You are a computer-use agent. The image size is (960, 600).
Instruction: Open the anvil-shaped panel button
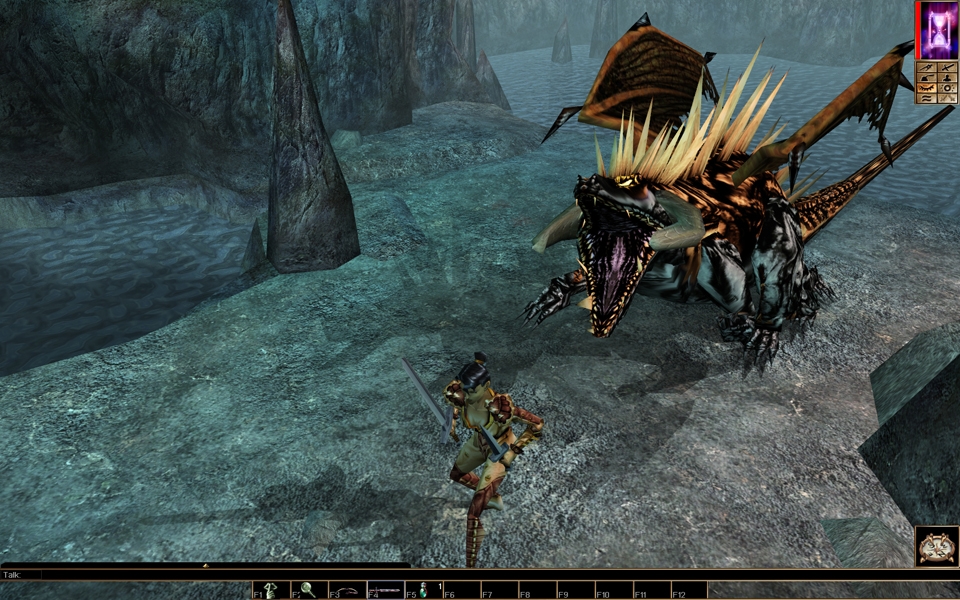click(926, 78)
